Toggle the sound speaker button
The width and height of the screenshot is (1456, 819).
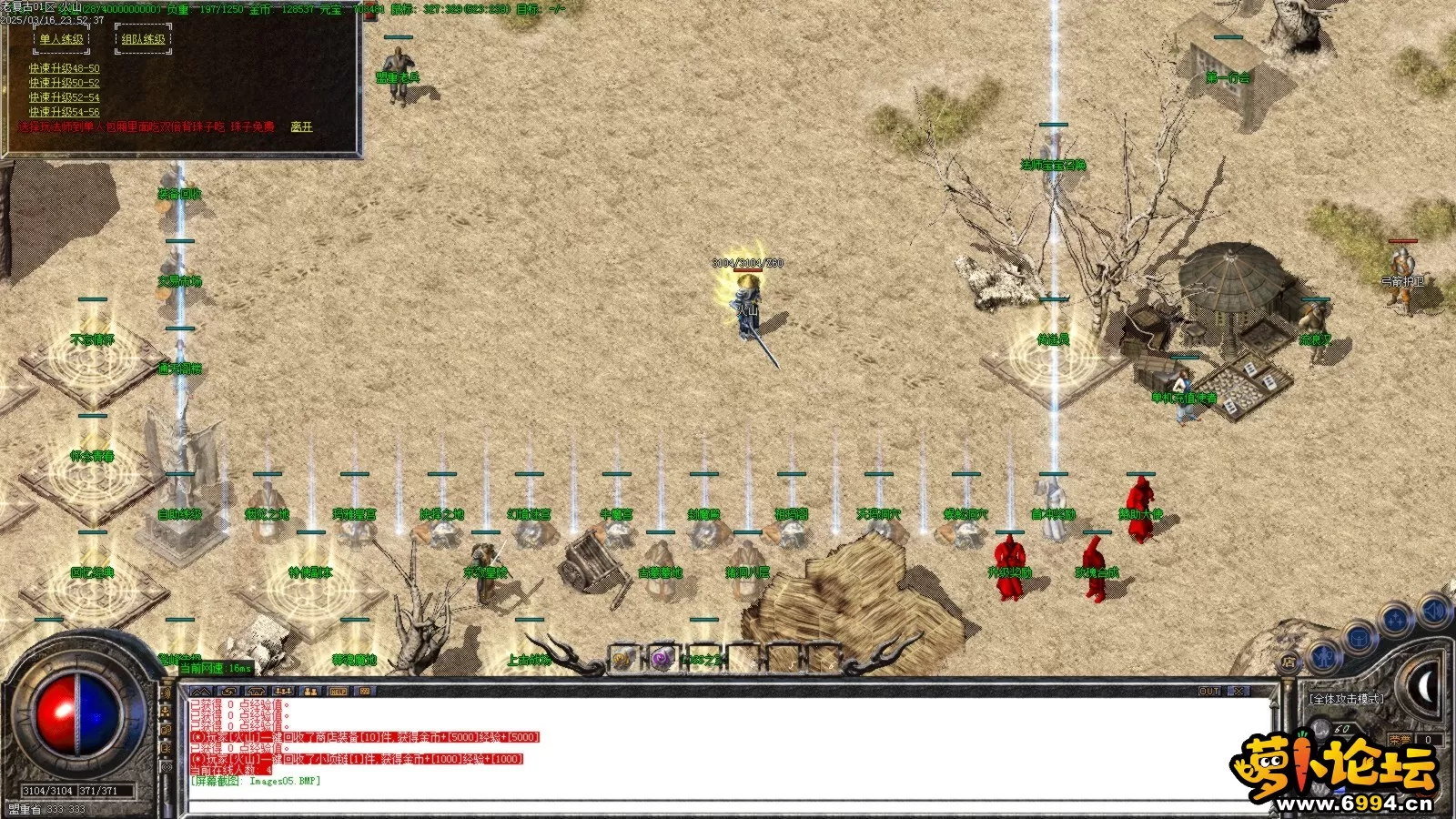click(1434, 610)
